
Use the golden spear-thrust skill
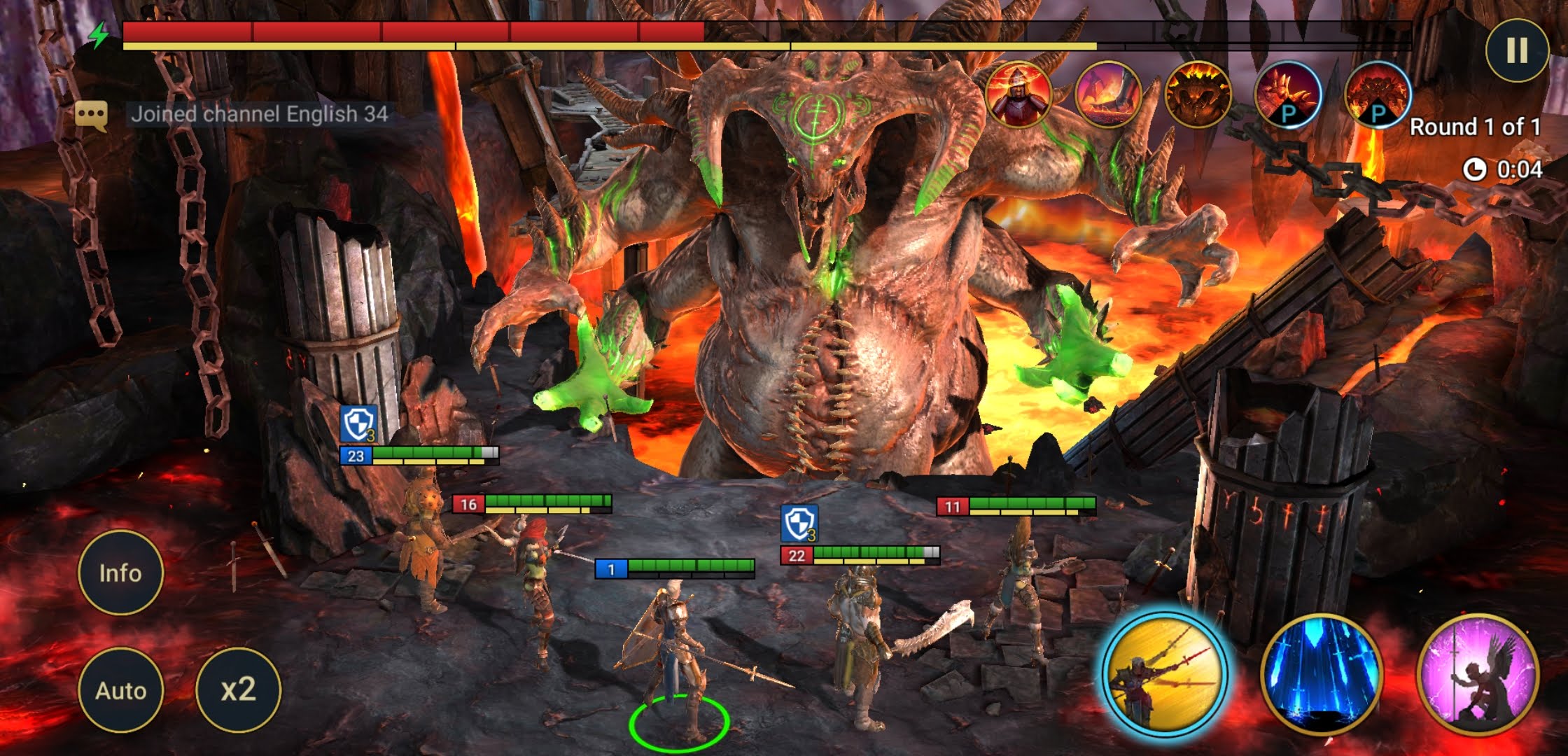tap(1165, 673)
